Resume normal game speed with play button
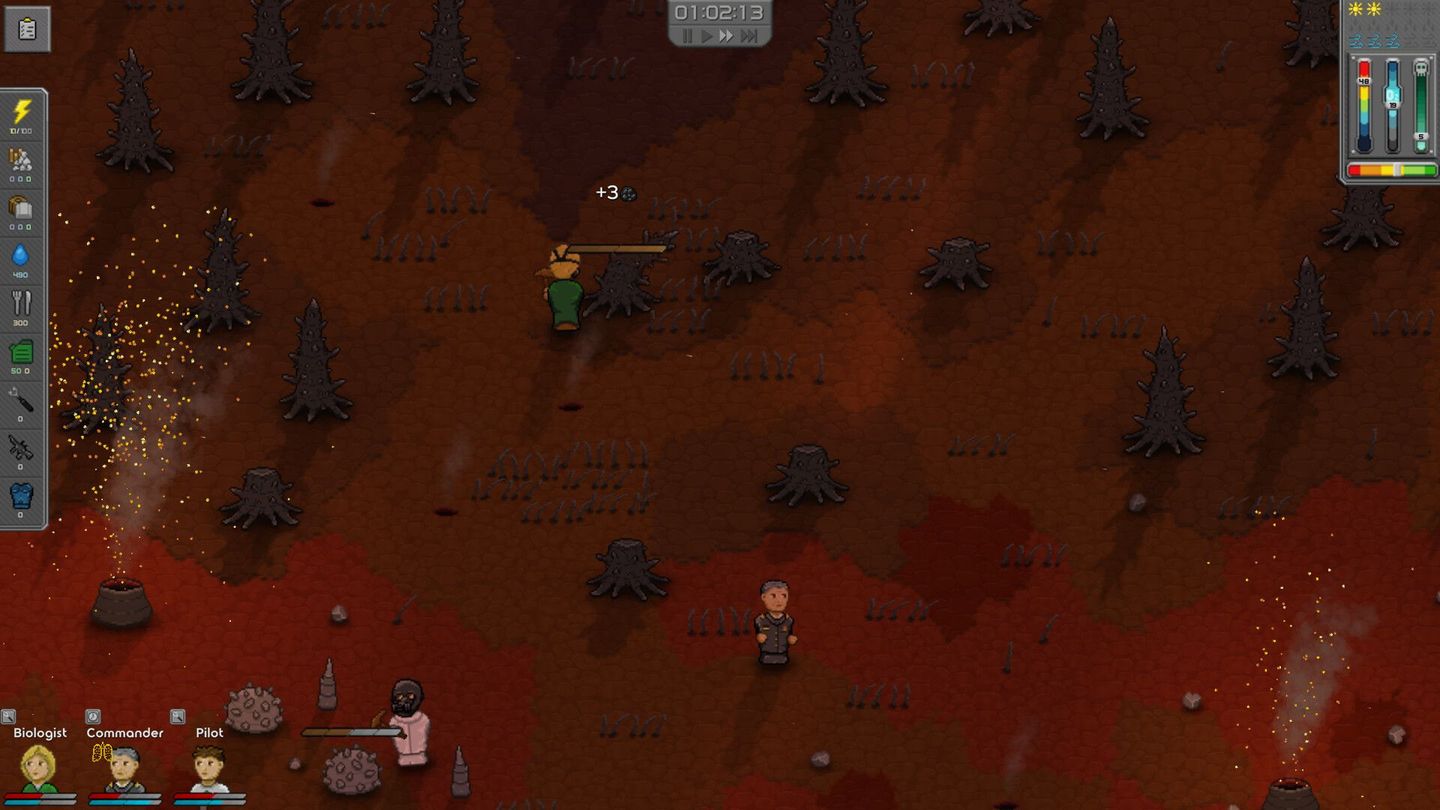Image resolution: width=1440 pixels, height=810 pixels. (708, 37)
